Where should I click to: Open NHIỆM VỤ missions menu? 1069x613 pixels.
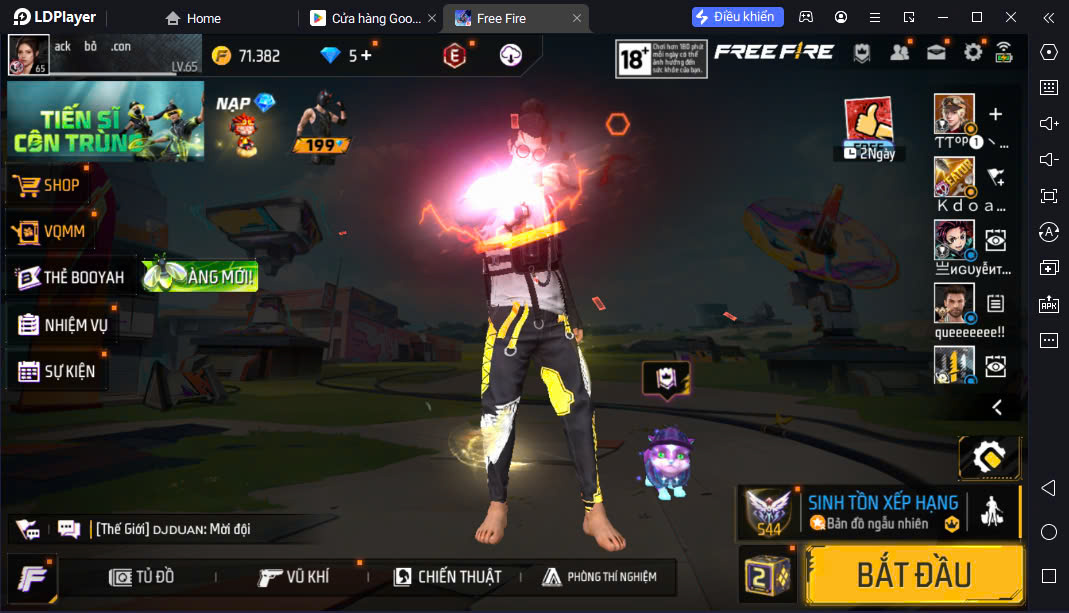(64, 325)
